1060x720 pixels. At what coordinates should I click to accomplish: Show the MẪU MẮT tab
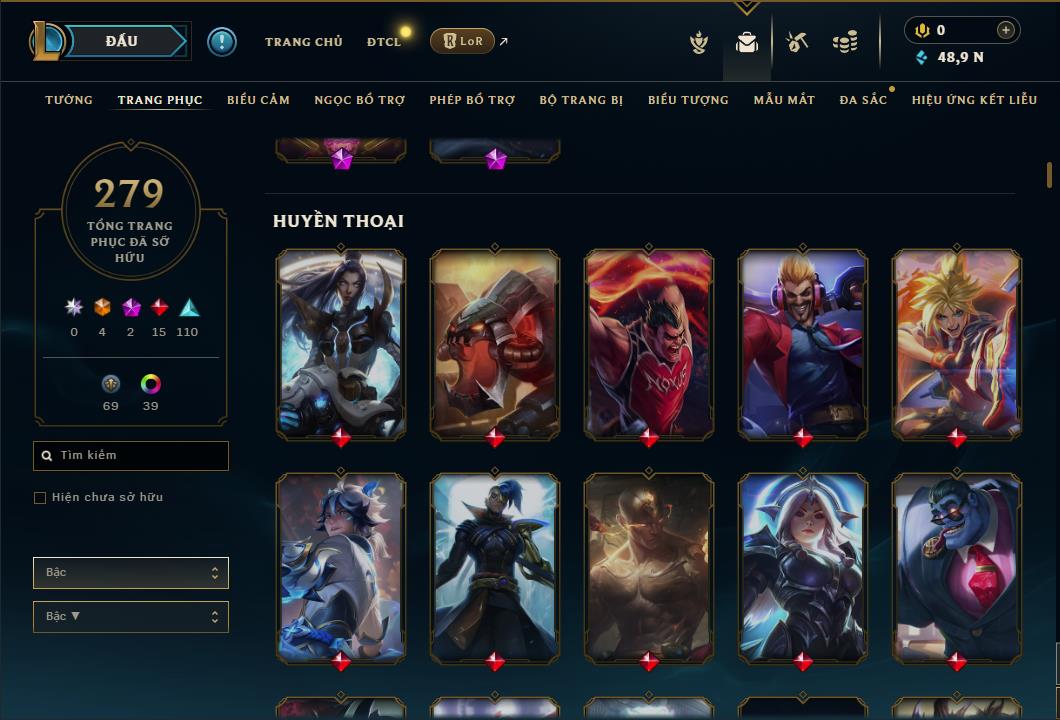[x=784, y=100]
